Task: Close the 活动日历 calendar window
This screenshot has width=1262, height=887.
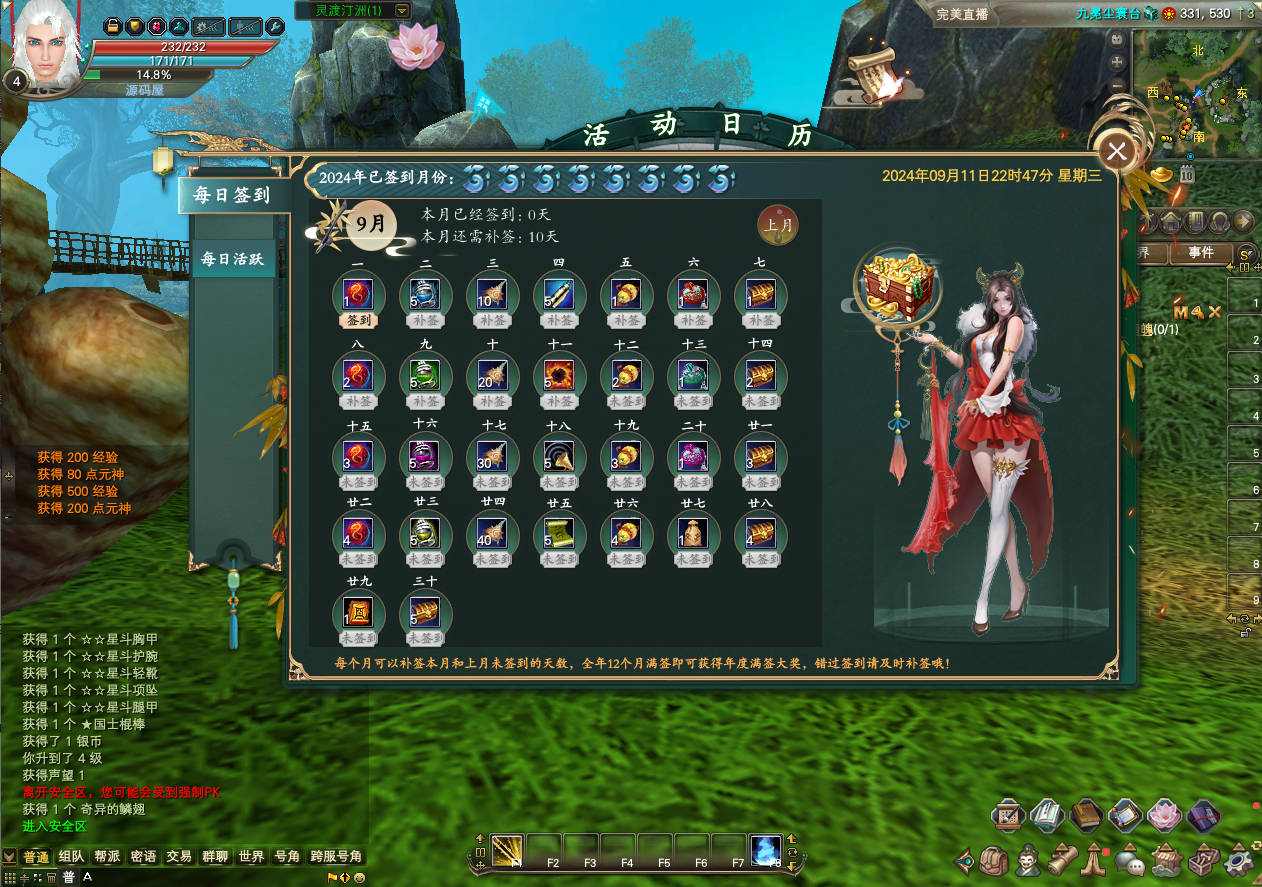Action: 1117,152
